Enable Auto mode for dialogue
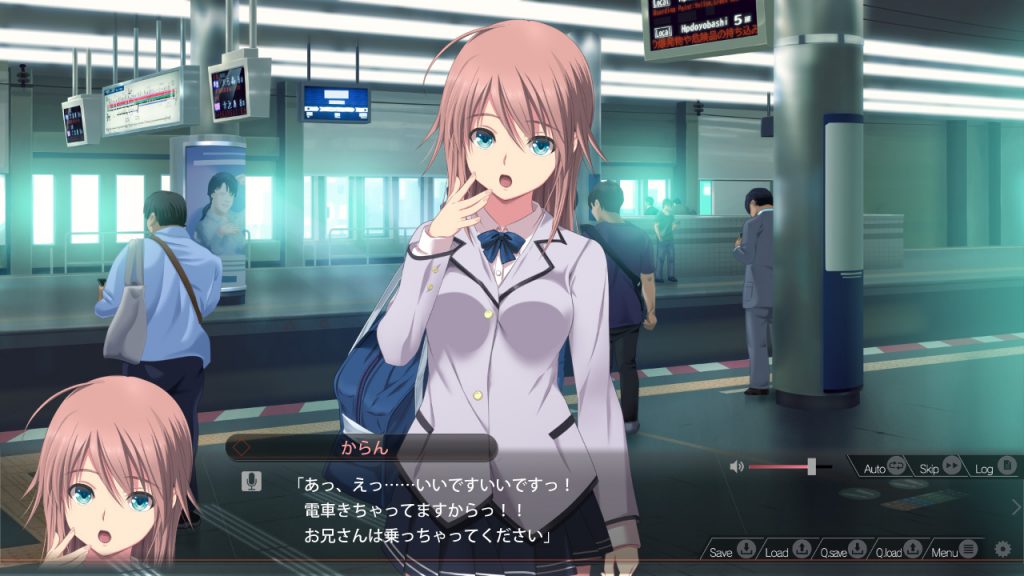The width and height of the screenshot is (1024, 576). [x=884, y=467]
